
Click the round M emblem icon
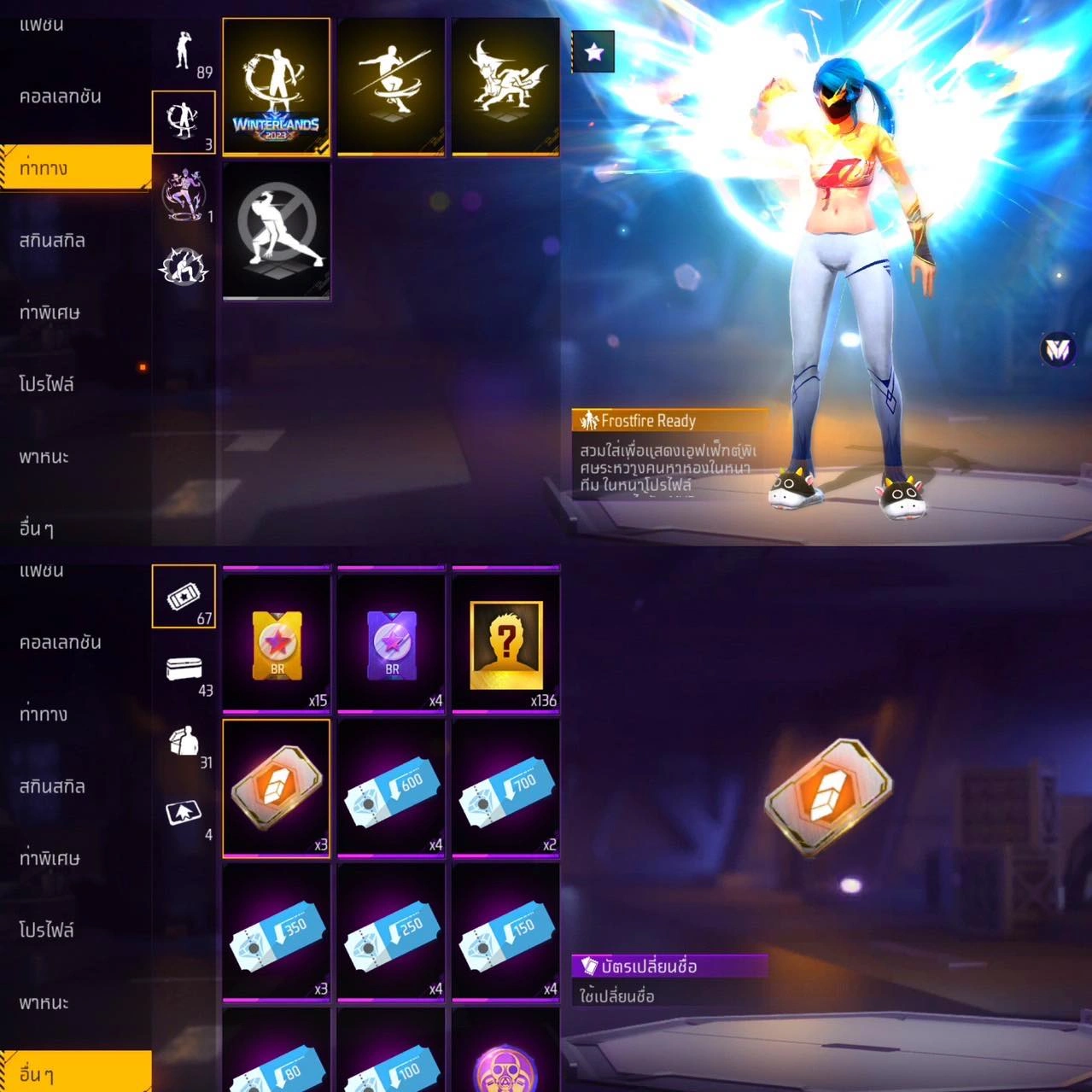tap(1058, 348)
